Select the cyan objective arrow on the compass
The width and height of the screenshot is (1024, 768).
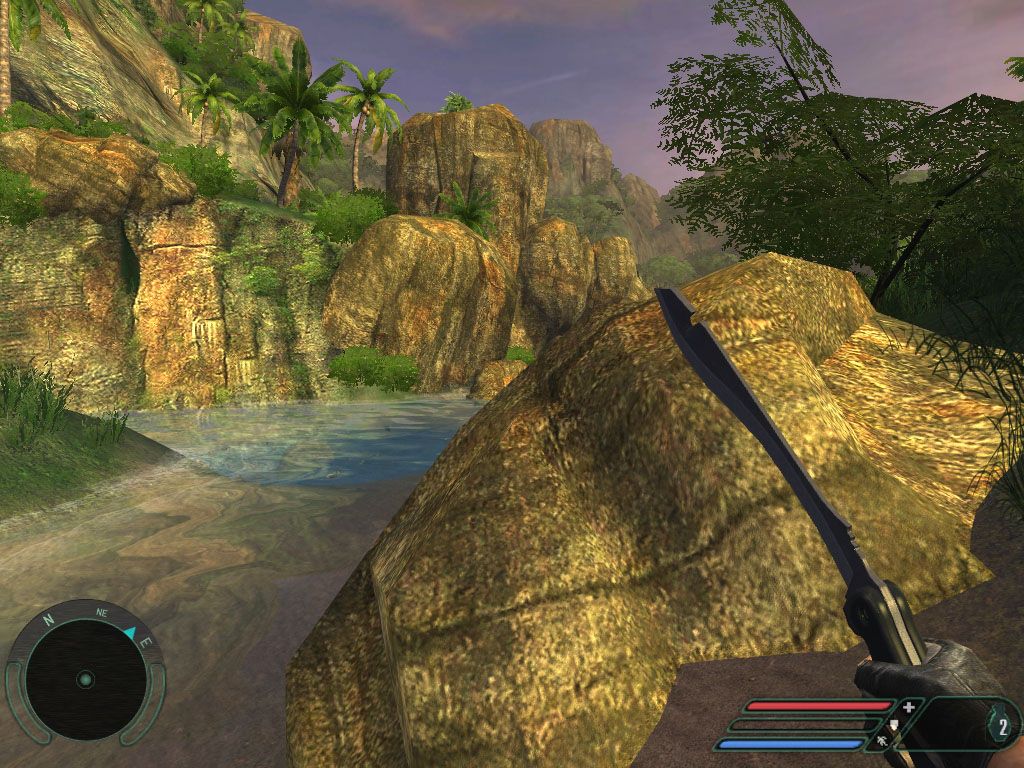[131, 632]
